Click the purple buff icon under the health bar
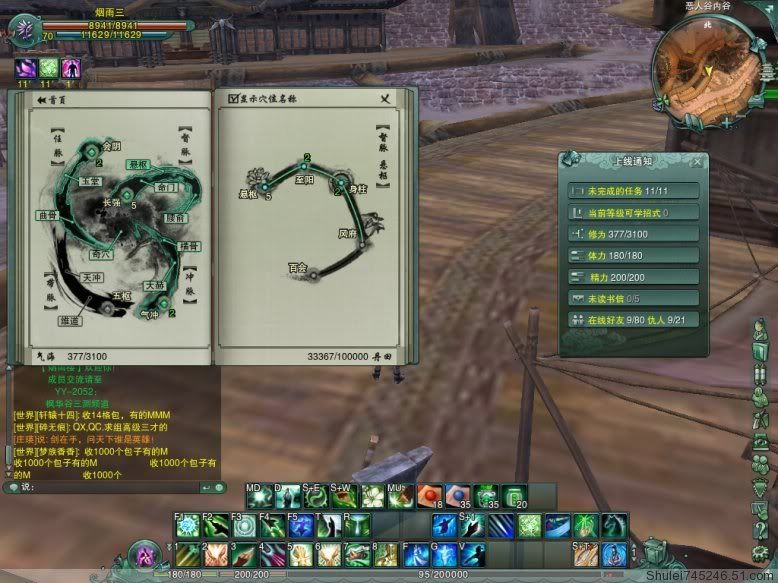 (24, 69)
